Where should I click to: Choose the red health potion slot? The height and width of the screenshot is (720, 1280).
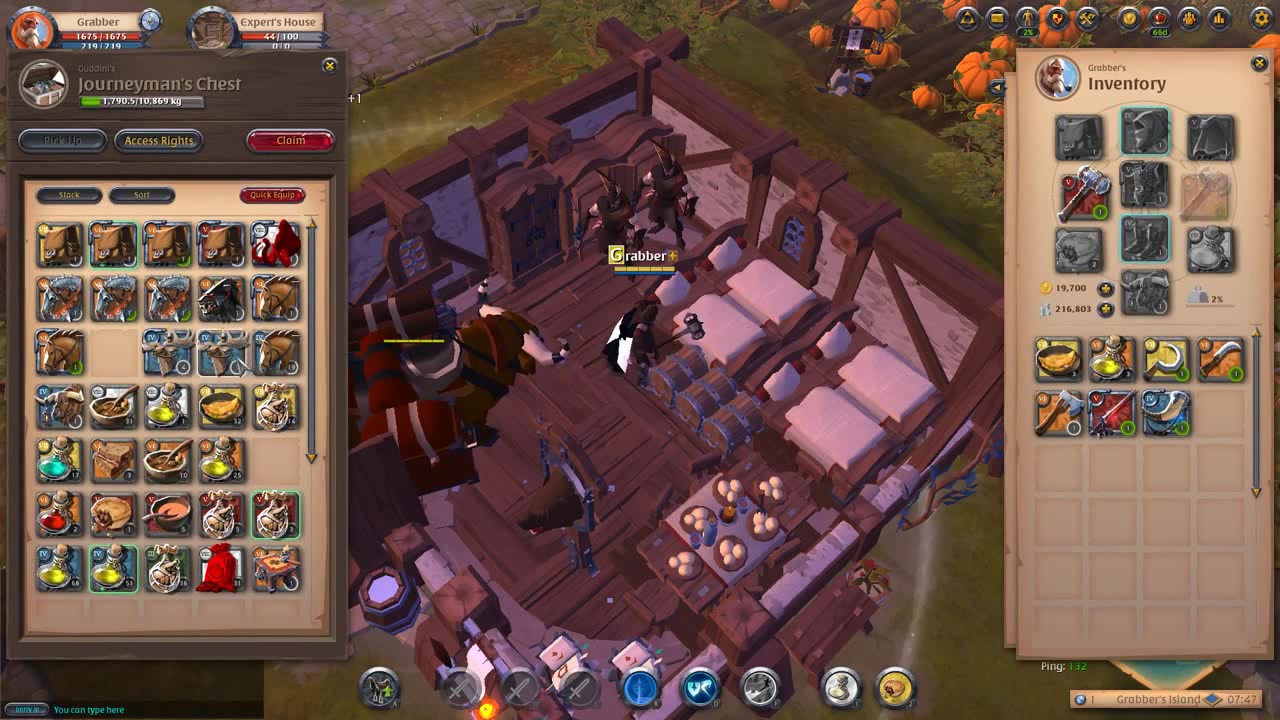[59, 514]
